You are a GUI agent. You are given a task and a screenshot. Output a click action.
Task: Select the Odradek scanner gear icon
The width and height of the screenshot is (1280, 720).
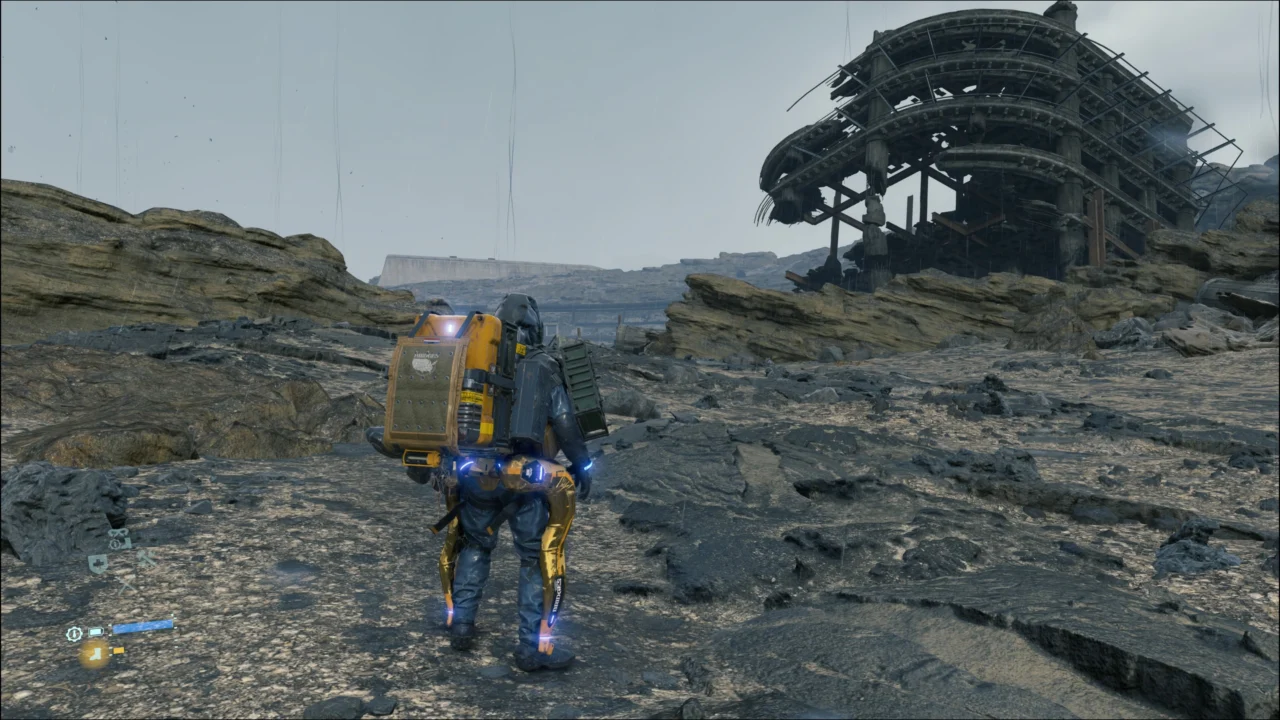(x=75, y=633)
